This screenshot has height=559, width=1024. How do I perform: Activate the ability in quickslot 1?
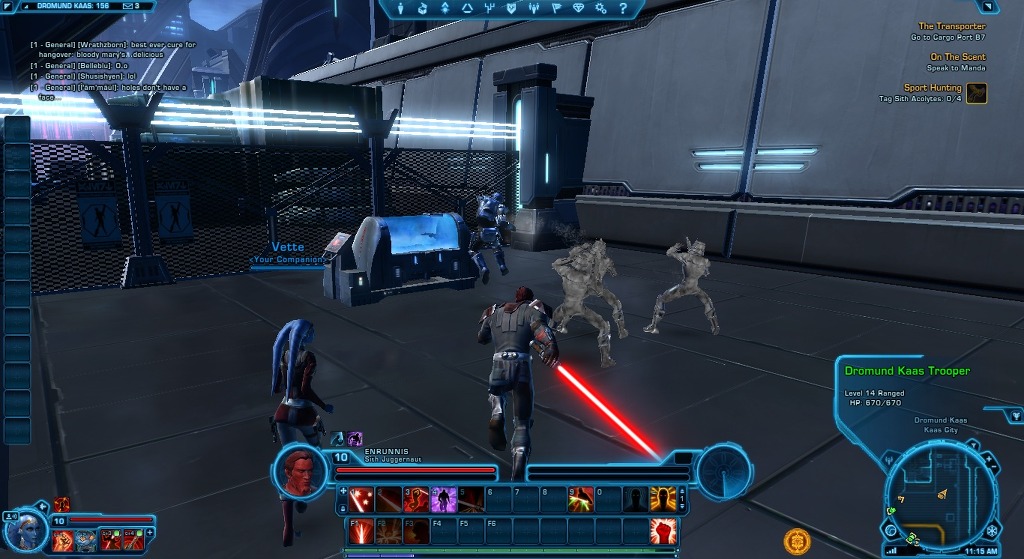(x=362, y=499)
